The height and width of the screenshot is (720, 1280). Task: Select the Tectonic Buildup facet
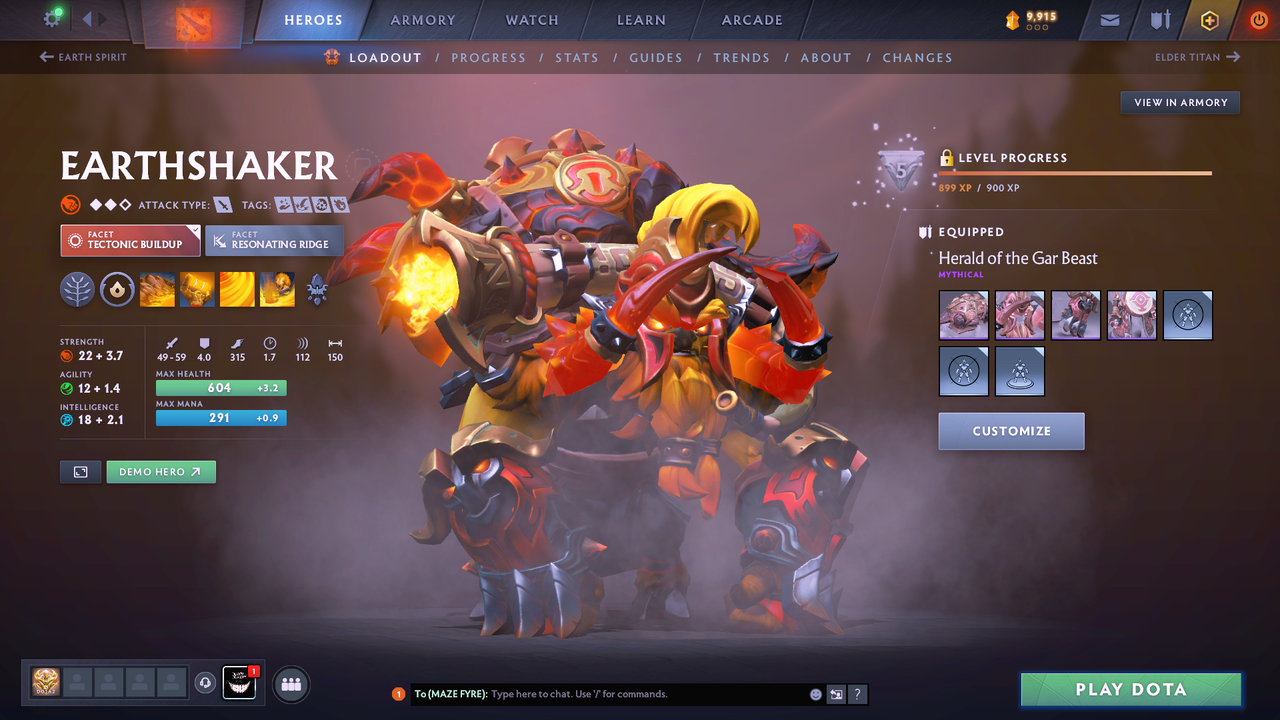pyautogui.click(x=130, y=240)
